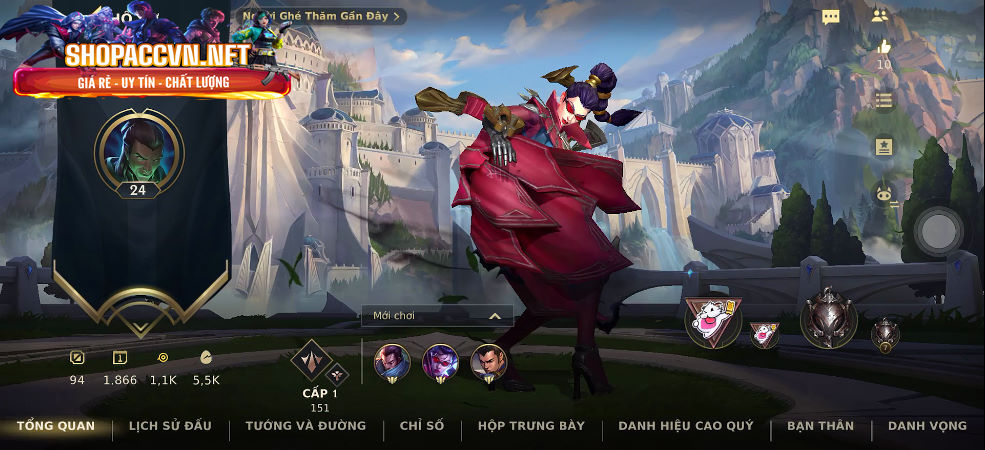Open the Danh Hiệu Cao Quý tab
Viewport: 985px width, 450px height.
pyautogui.click(x=685, y=426)
